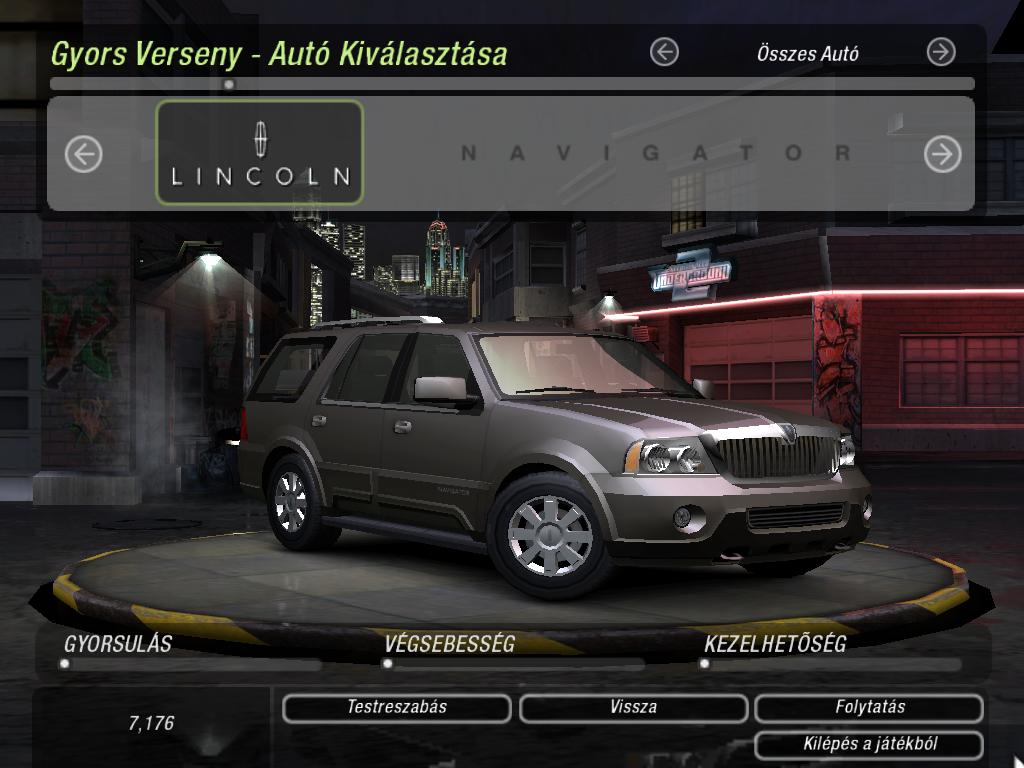Browse to the previous car in the list
This screenshot has width=1024, height=768.
84,154
